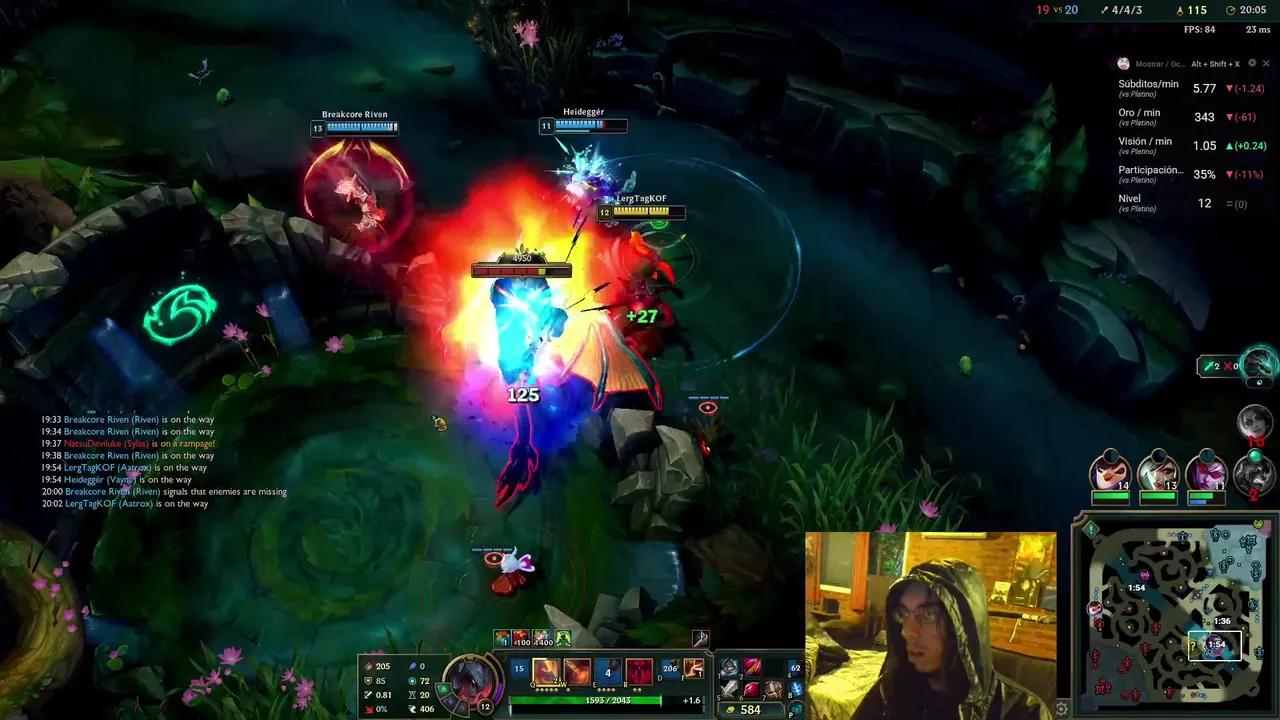This screenshot has width=1280, height=720.
Task: Click the summoner spell on 206-second cooldown
Action: pos(670,667)
